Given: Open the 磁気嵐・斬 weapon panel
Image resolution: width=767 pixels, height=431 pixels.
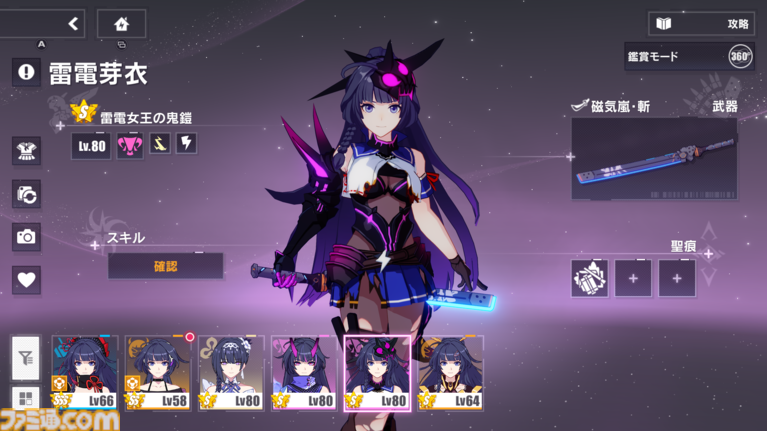Looking at the screenshot, I should pyautogui.click(x=654, y=158).
